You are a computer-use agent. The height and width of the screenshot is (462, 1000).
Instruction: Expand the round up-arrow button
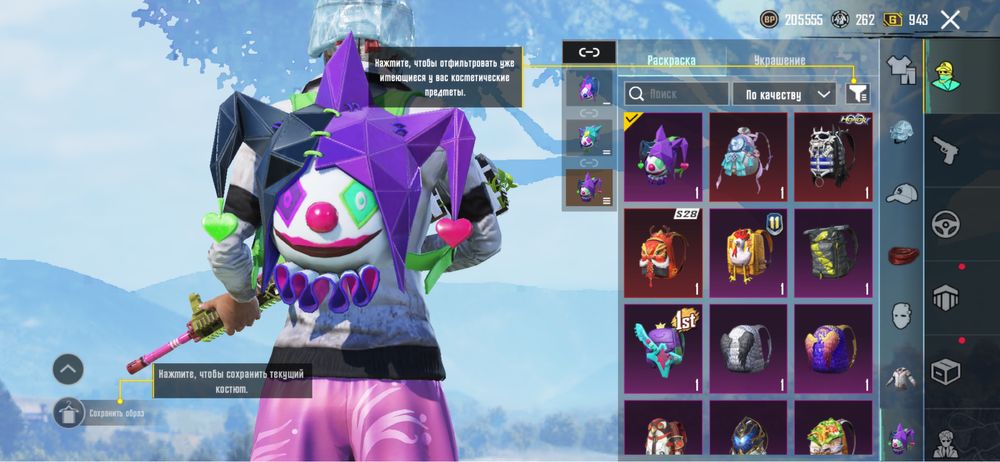(x=68, y=369)
